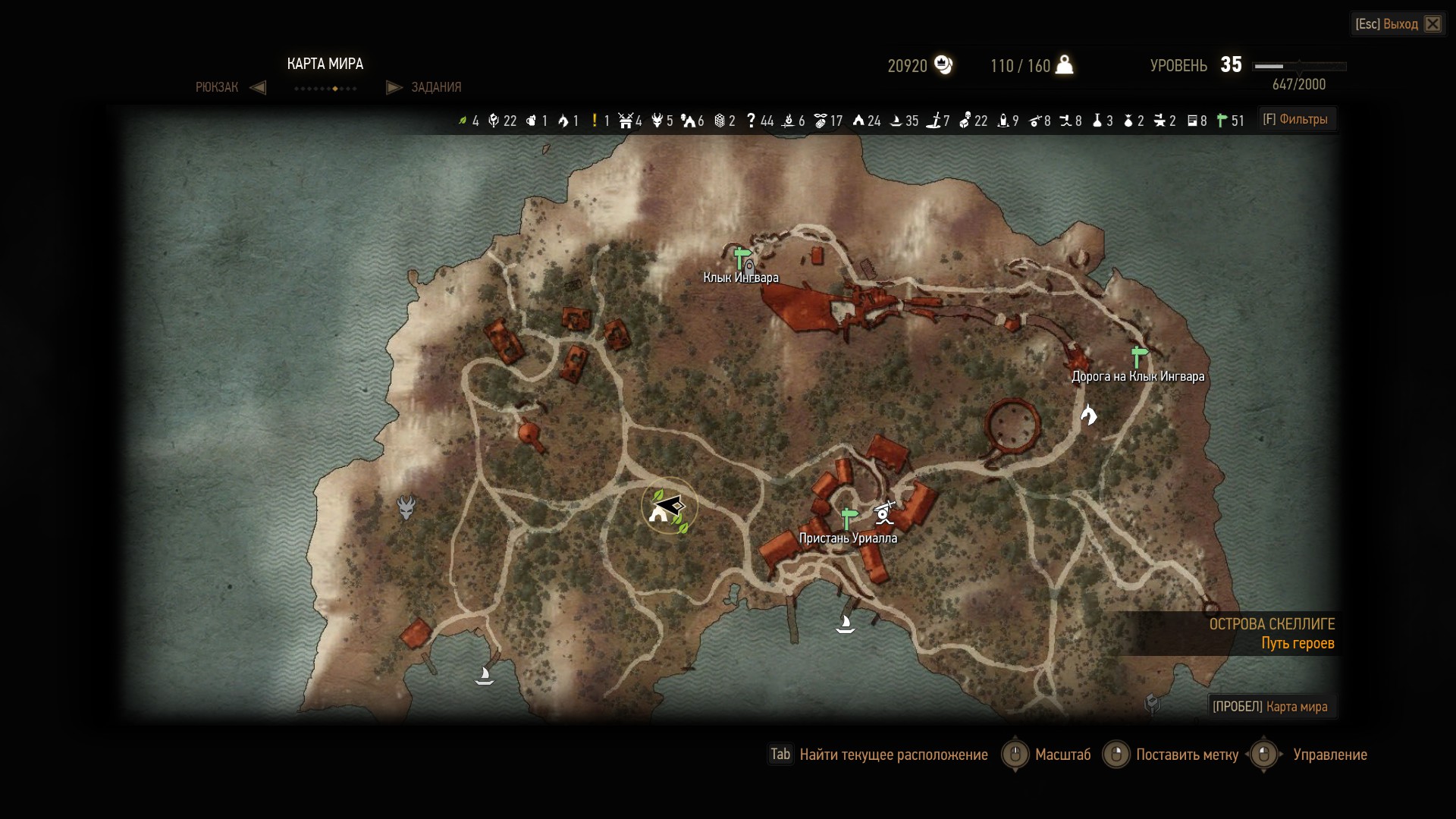Viewport: 1456px width, 819px height.
Task: Open the Карта мира world map view
Action: tap(1270, 707)
